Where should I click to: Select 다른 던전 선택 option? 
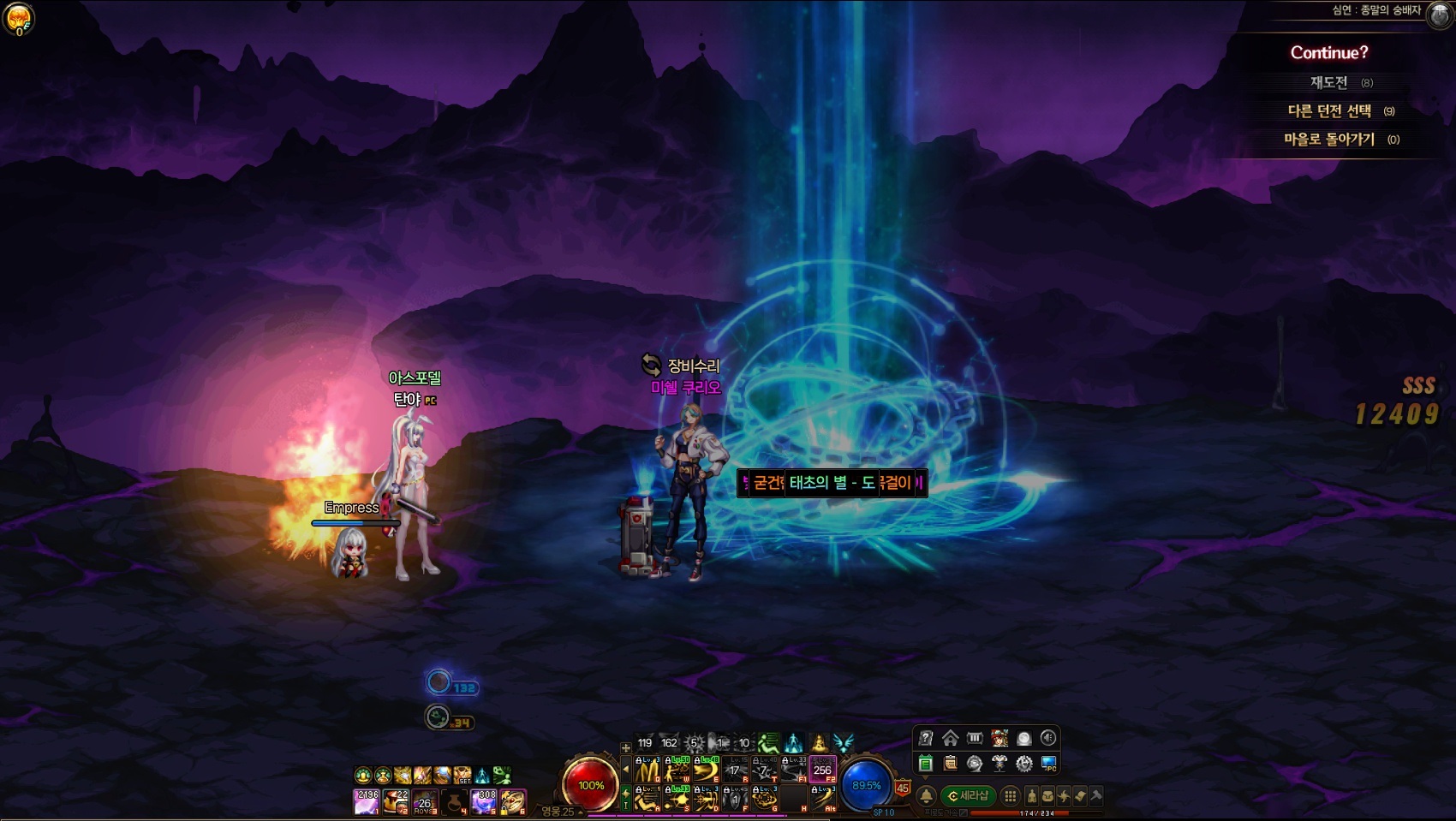pyautogui.click(x=1329, y=111)
